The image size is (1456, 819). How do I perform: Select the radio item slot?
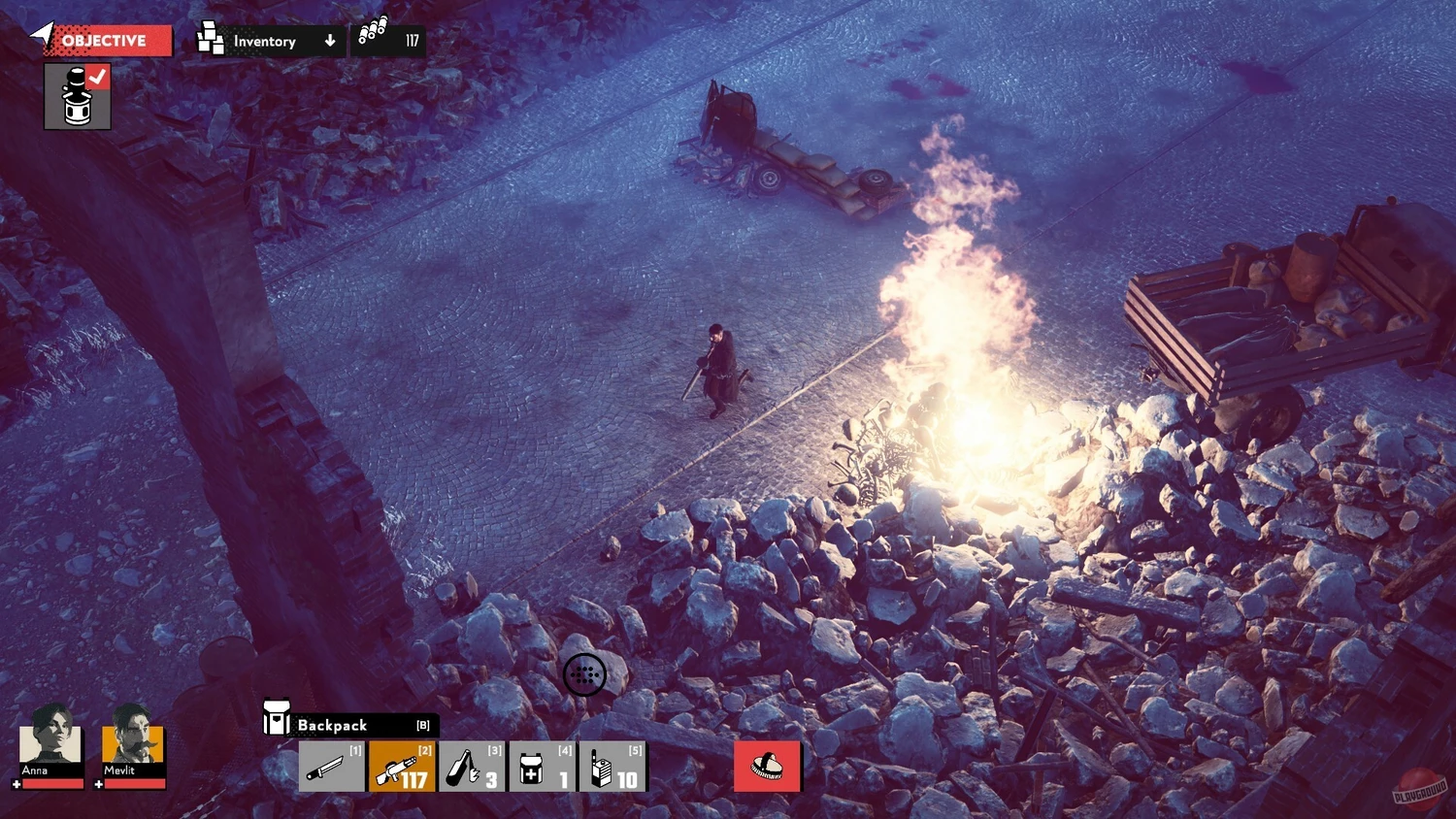click(x=612, y=767)
